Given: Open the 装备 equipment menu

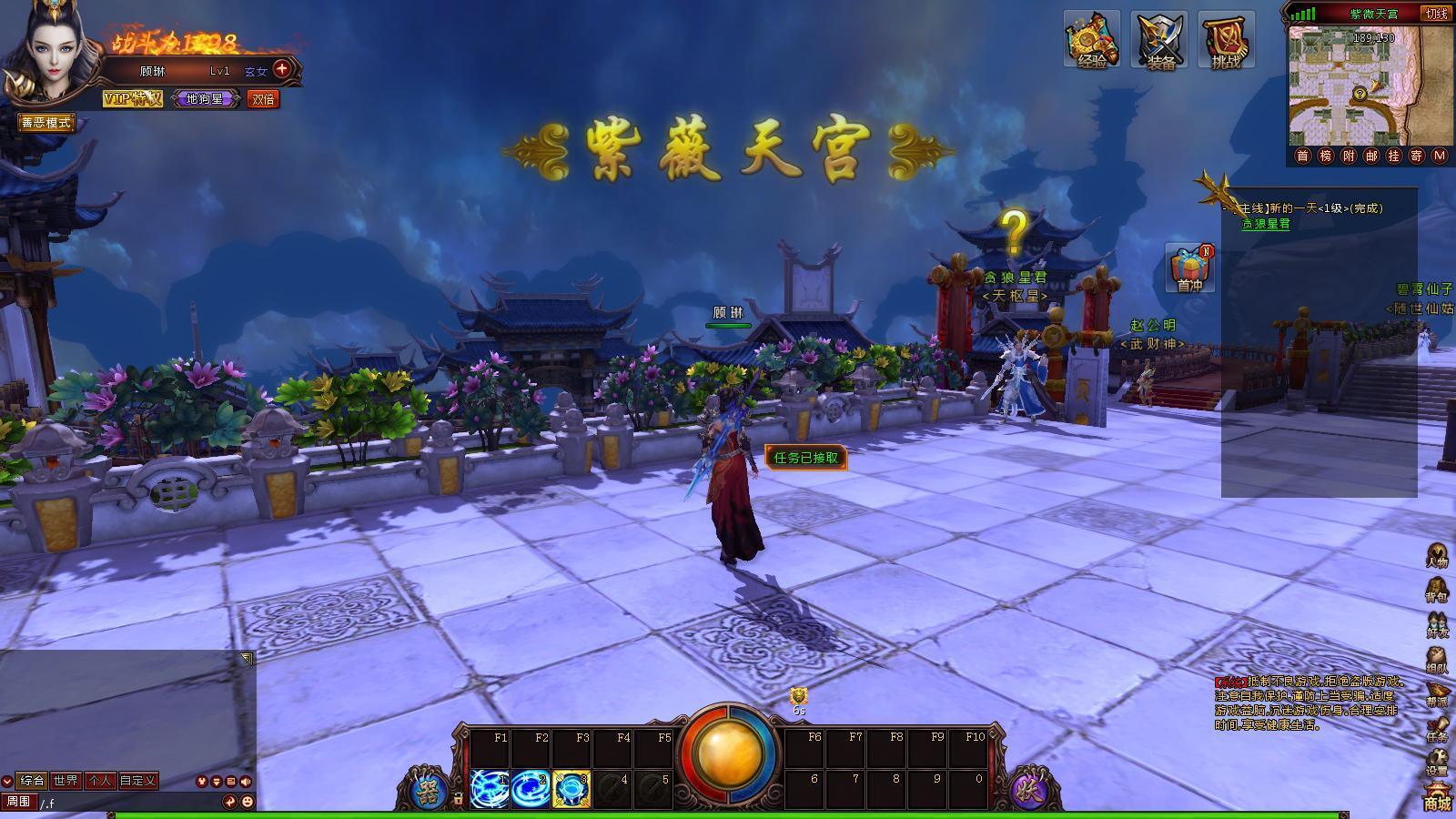Looking at the screenshot, I should click(1159, 40).
